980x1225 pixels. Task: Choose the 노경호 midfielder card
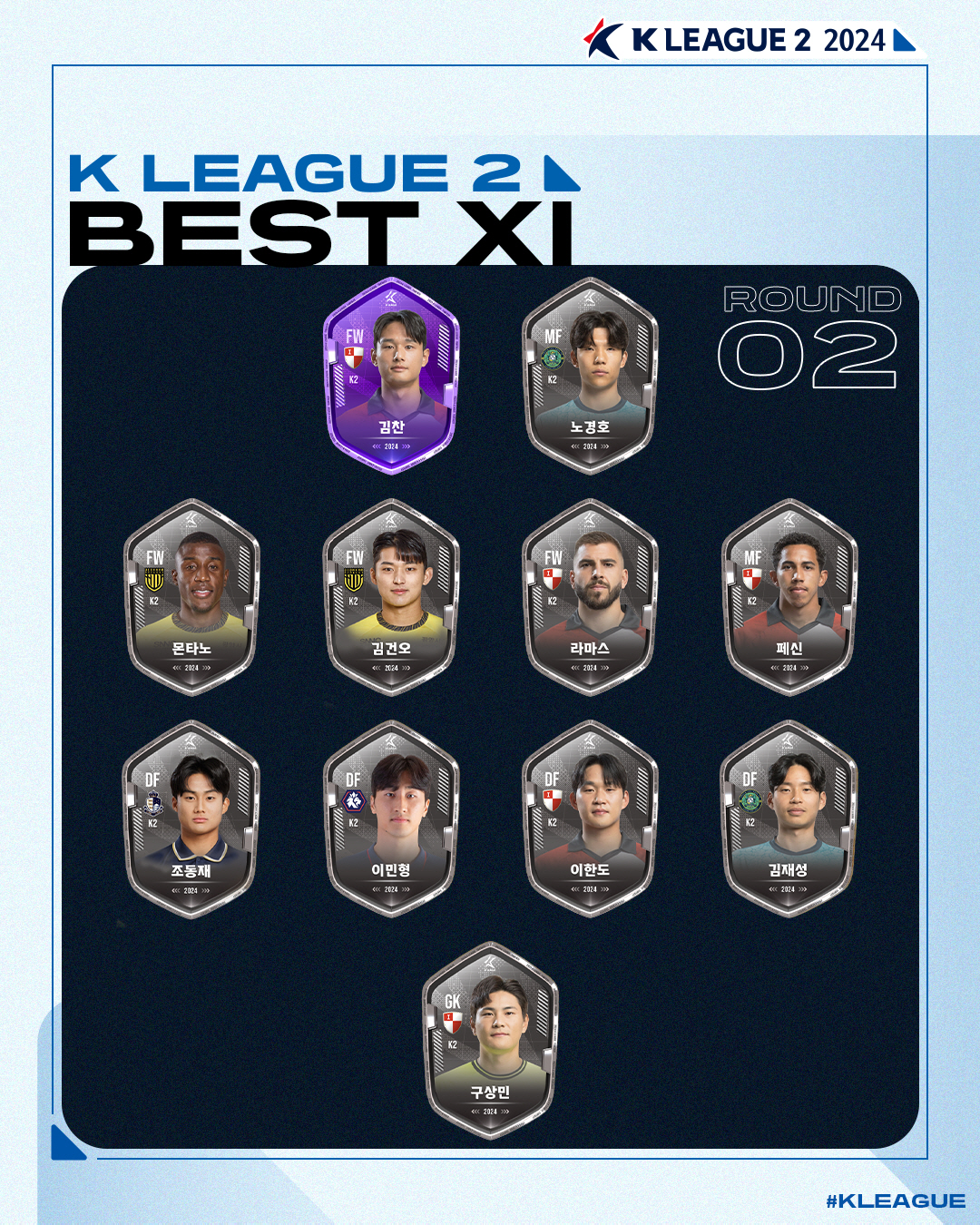tap(590, 376)
